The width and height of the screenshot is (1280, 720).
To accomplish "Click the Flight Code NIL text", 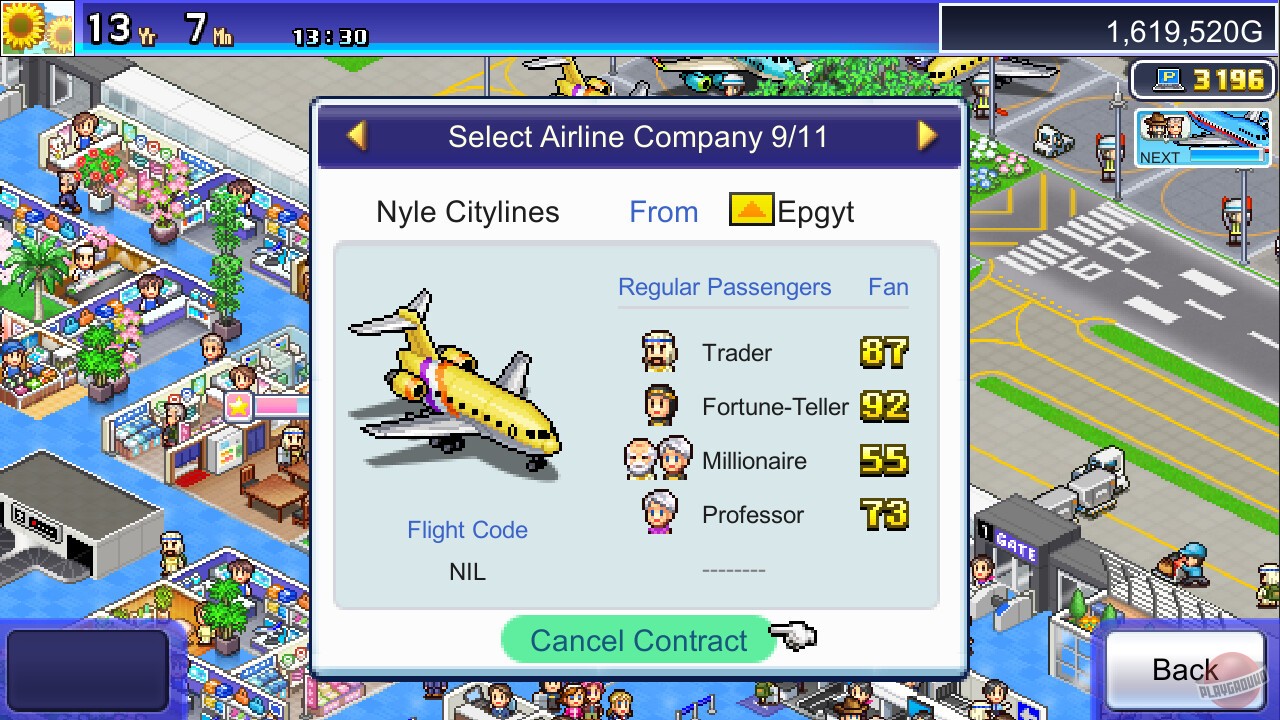I will click(x=467, y=571).
